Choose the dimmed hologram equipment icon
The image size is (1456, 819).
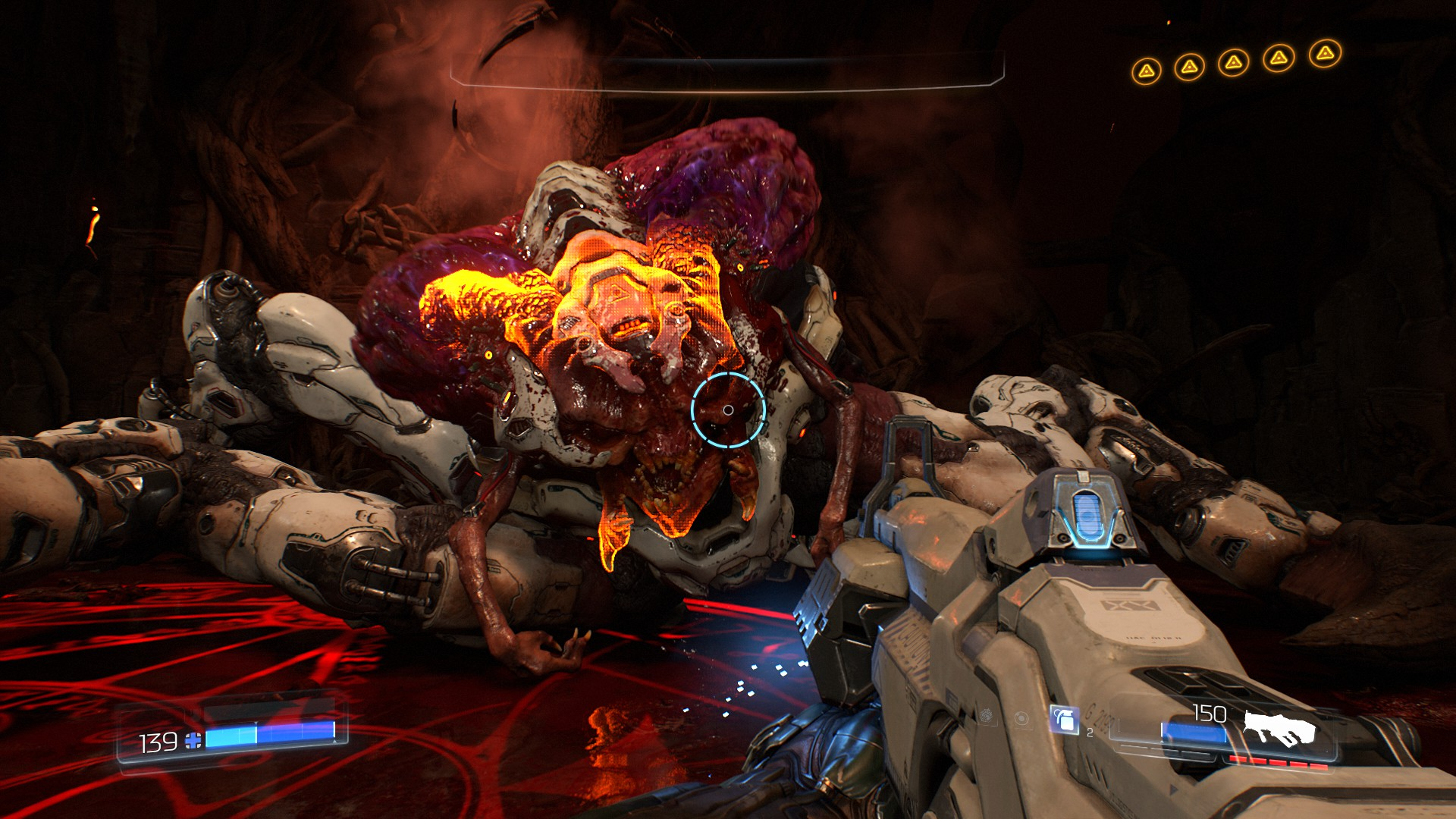[x=1021, y=717]
